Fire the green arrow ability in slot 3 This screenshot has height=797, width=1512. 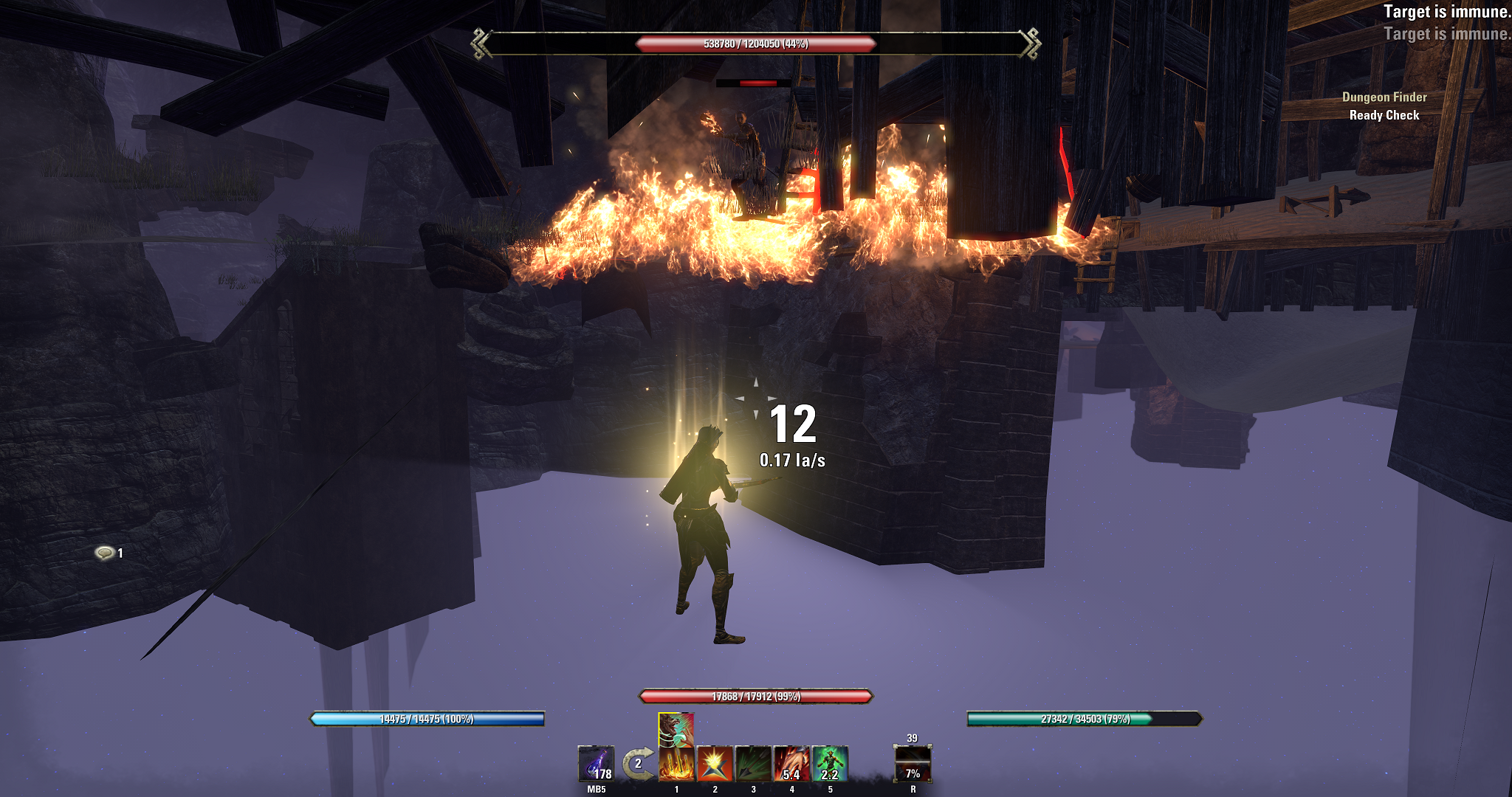tap(753, 764)
